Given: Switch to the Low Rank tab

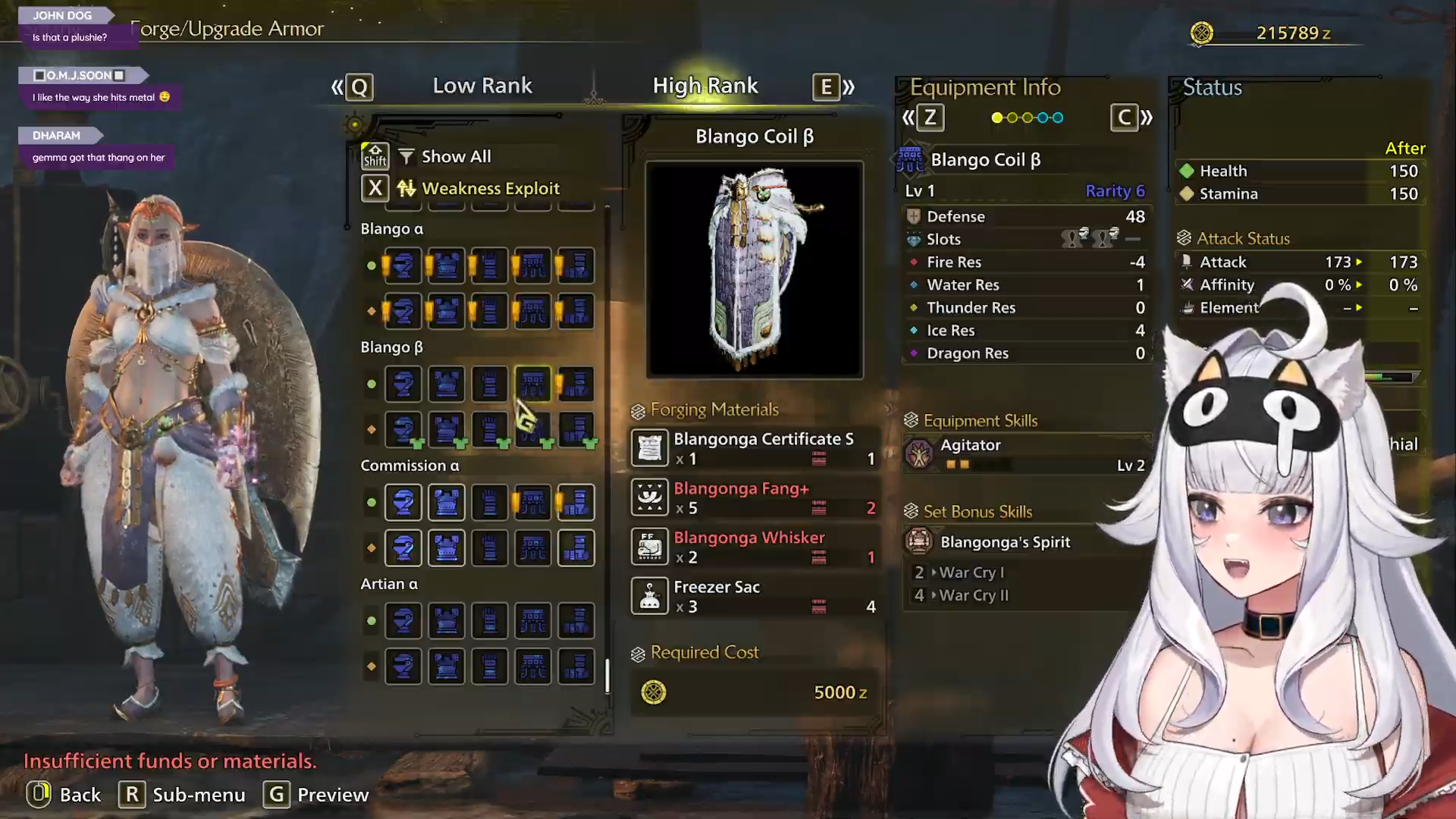Looking at the screenshot, I should click(x=482, y=86).
